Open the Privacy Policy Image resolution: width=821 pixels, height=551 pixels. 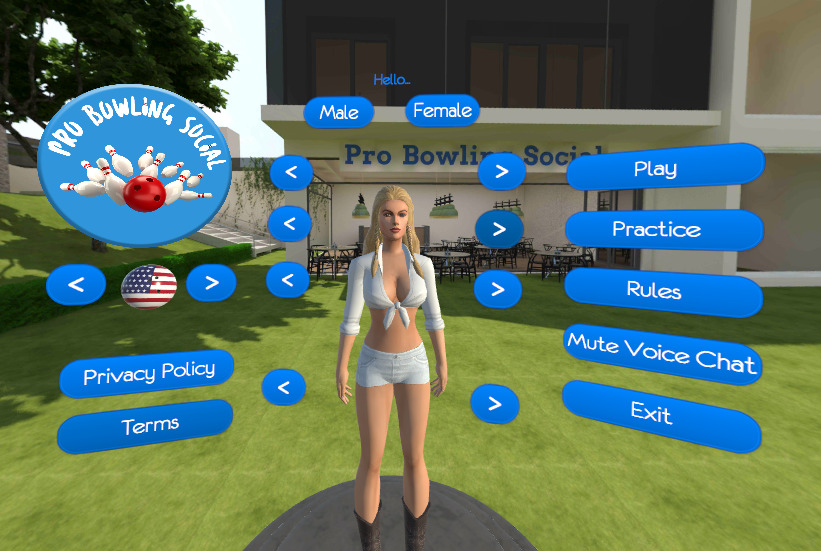pos(147,374)
